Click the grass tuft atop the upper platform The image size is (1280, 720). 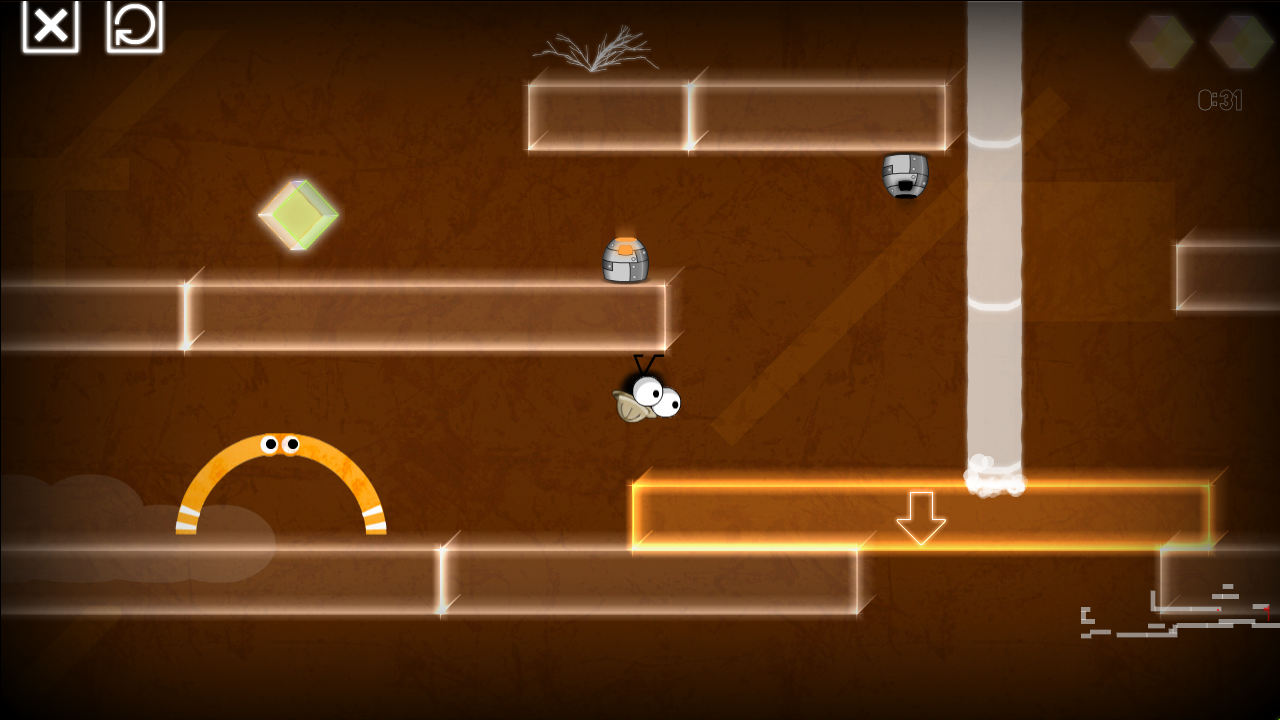pos(597,52)
